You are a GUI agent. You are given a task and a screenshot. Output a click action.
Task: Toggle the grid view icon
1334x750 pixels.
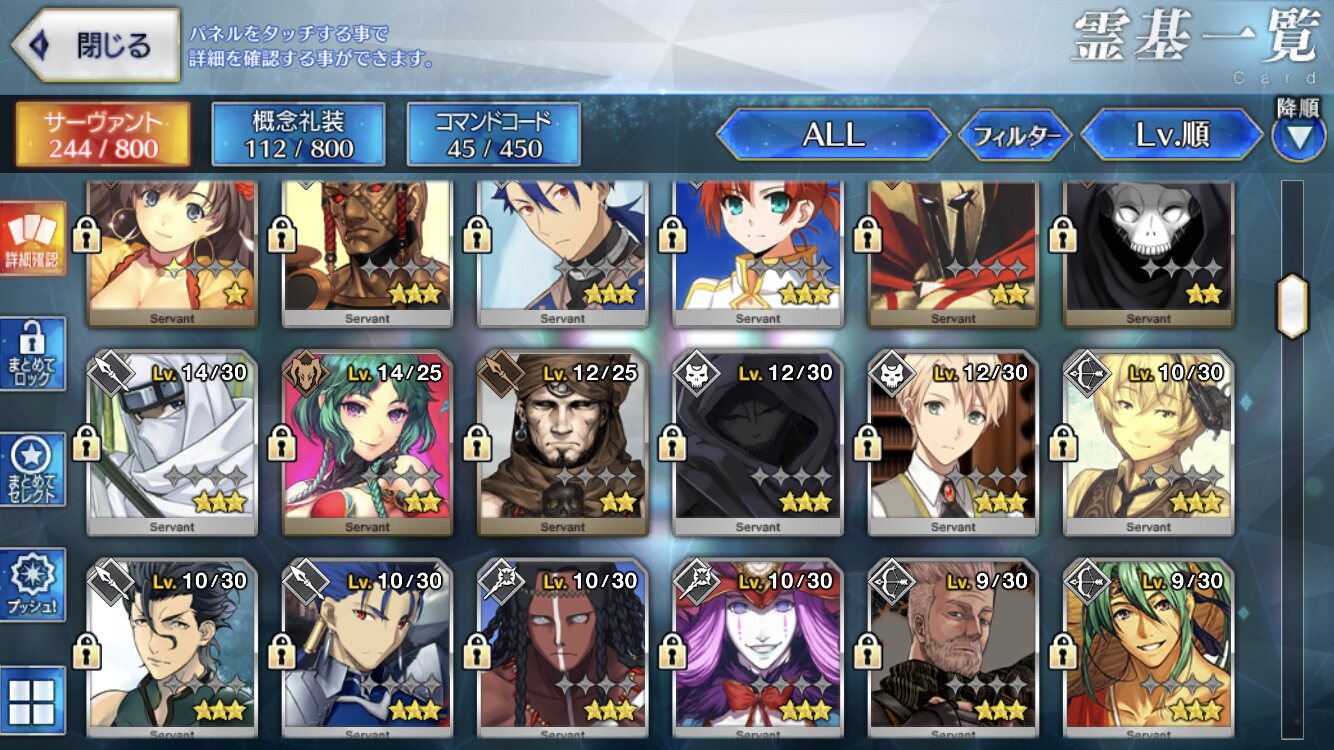(x=33, y=700)
